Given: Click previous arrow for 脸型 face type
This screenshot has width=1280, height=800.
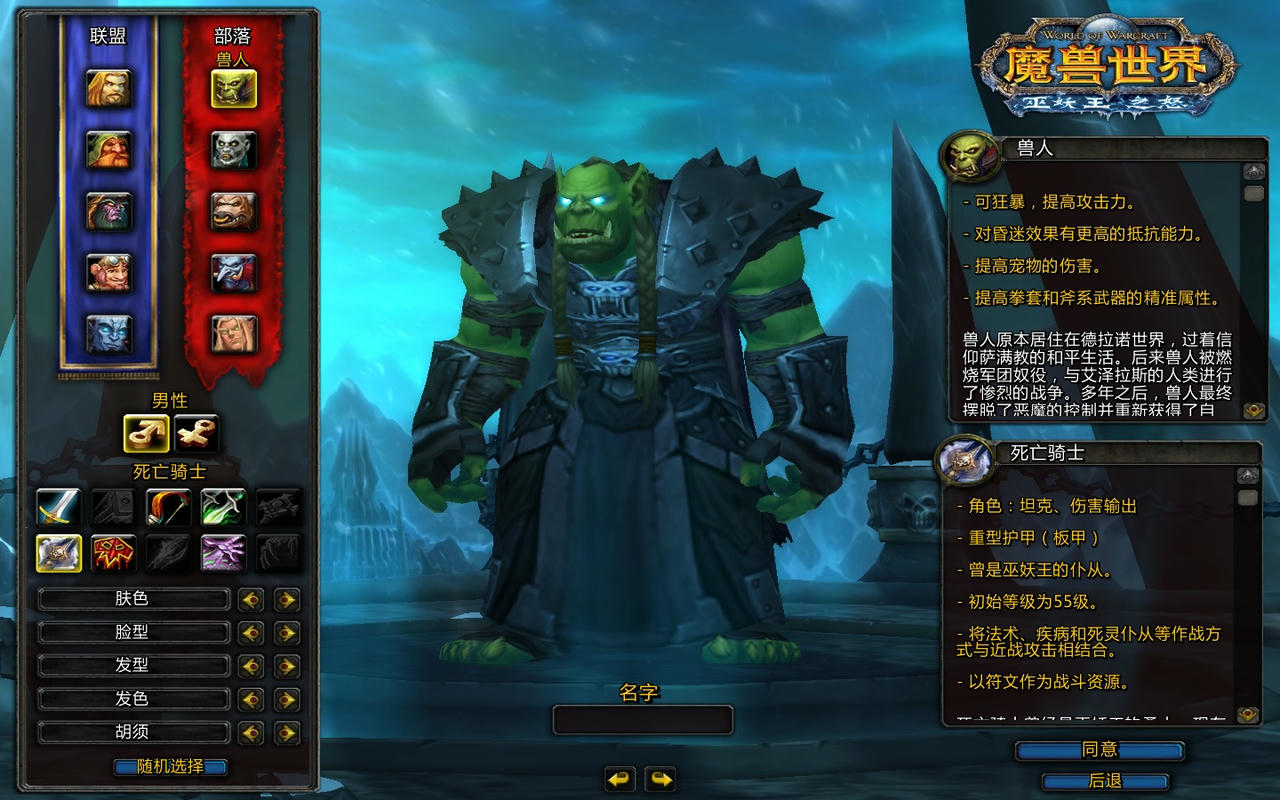Looking at the screenshot, I should click(251, 633).
